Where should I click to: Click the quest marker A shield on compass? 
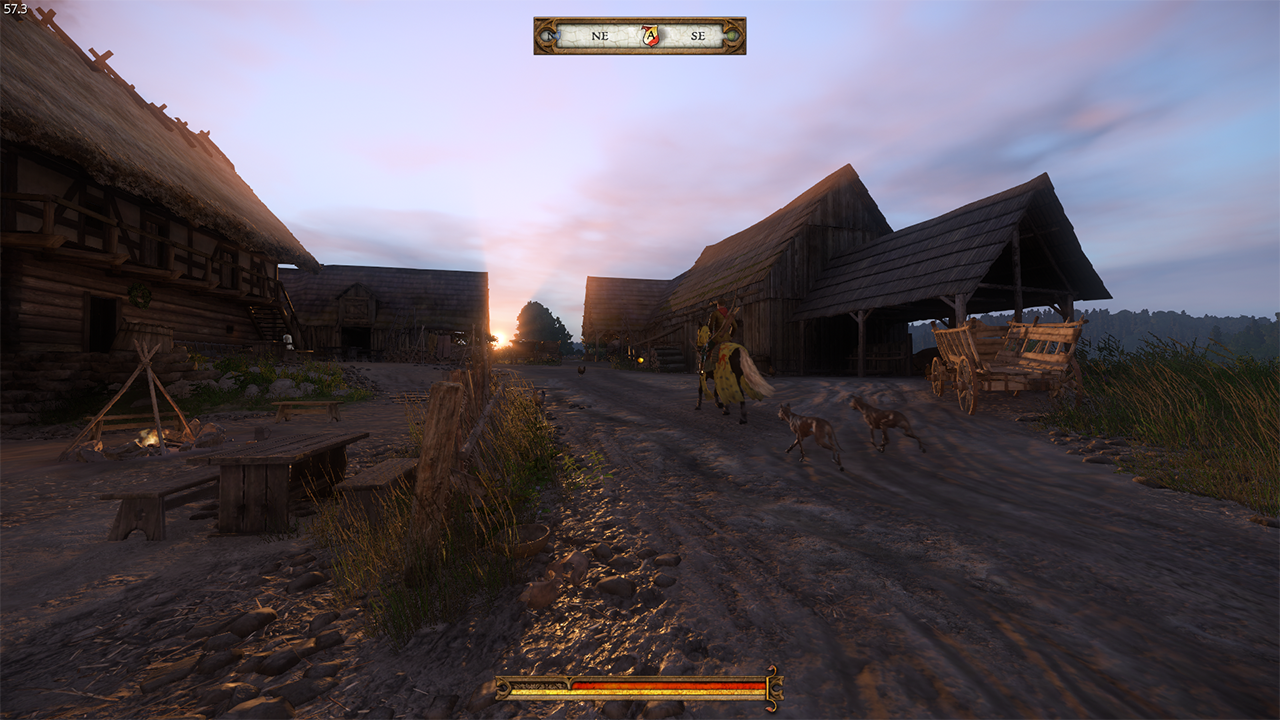pyautogui.click(x=650, y=36)
